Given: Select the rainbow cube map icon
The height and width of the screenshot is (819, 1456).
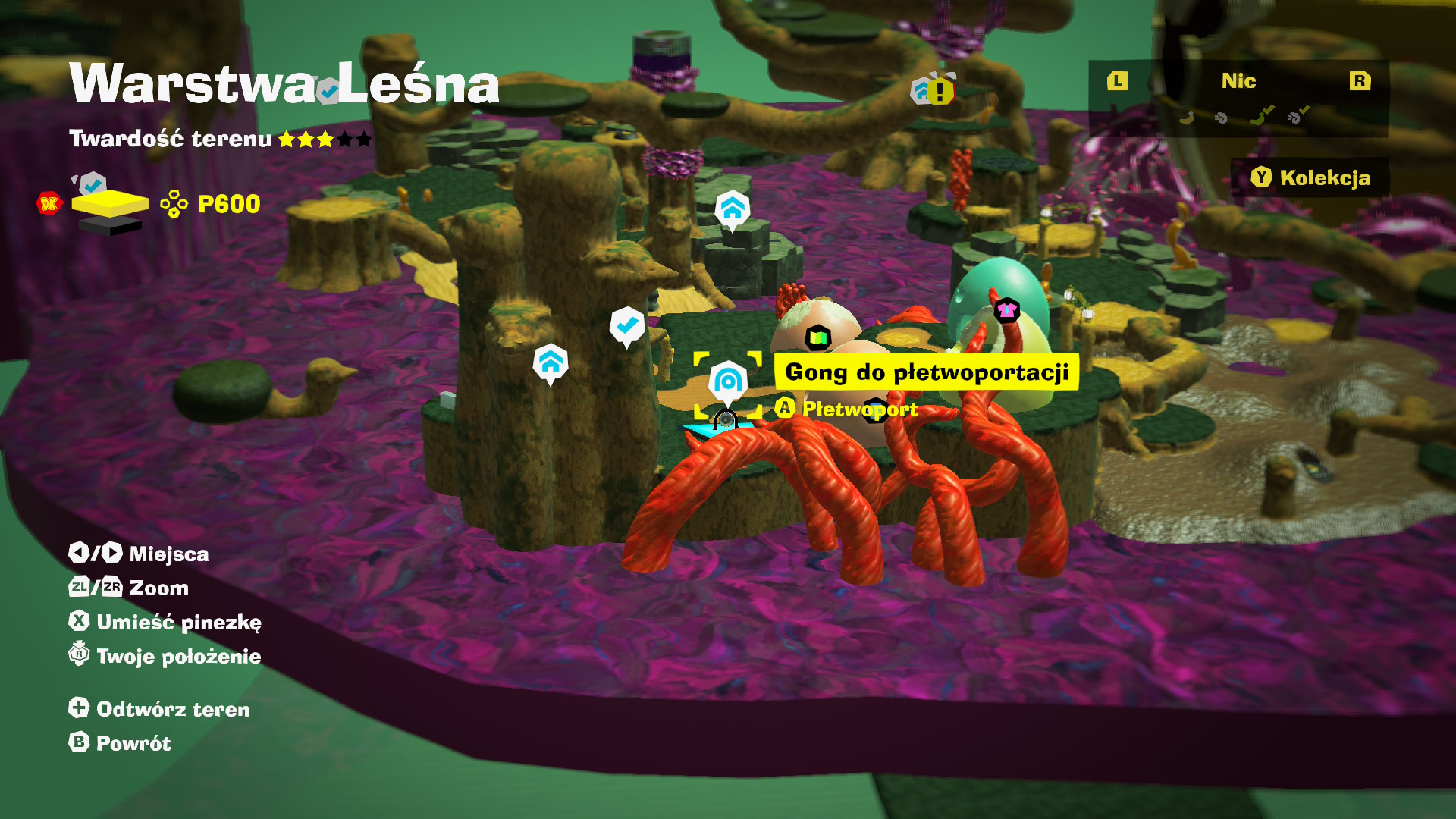Looking at the screenshot, I should coord(818,337).
